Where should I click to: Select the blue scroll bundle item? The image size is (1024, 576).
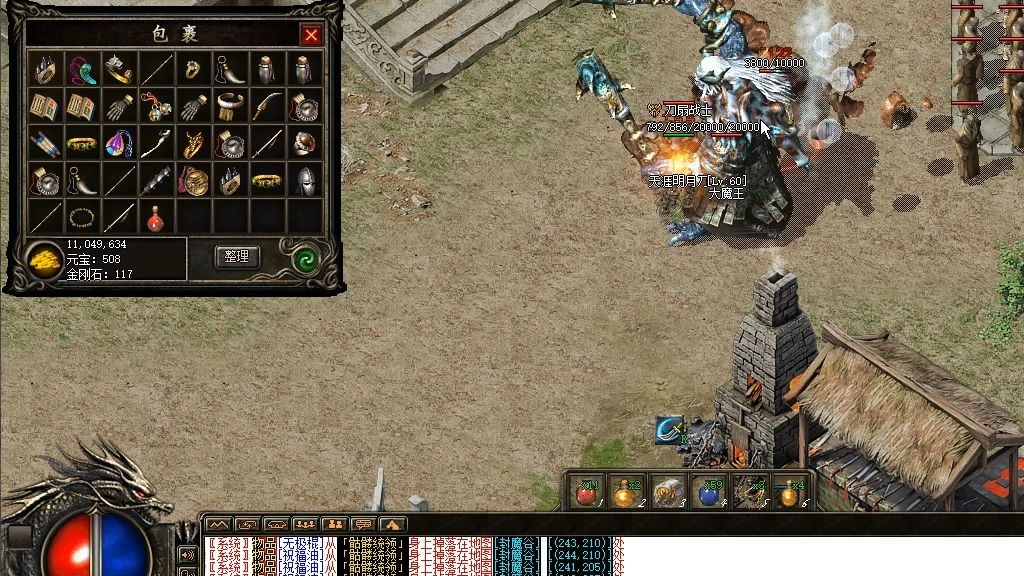(45, 143)
